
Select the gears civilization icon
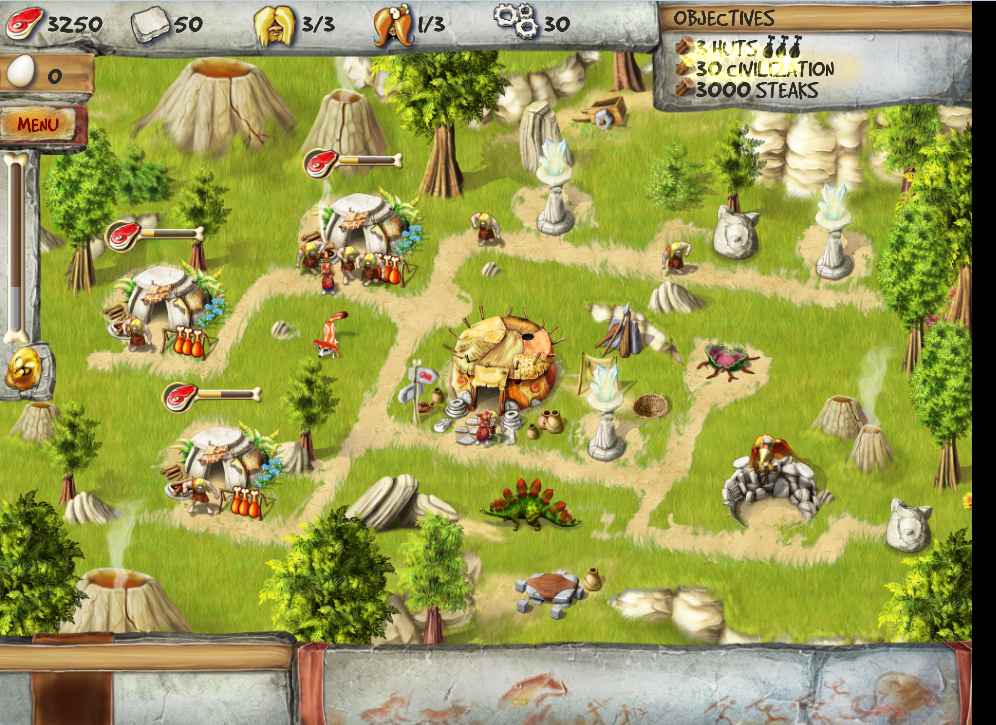click(x=516, y=21)
